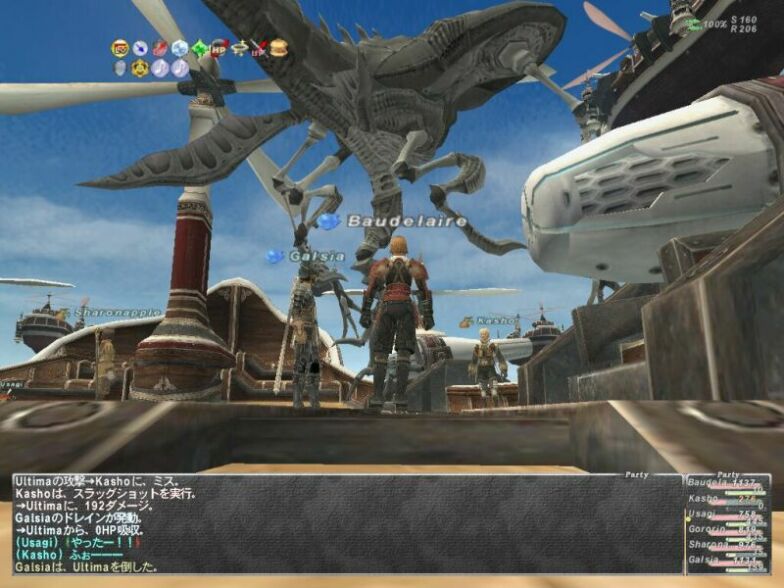Select the blue needle status icon

(x=140, y=48)
